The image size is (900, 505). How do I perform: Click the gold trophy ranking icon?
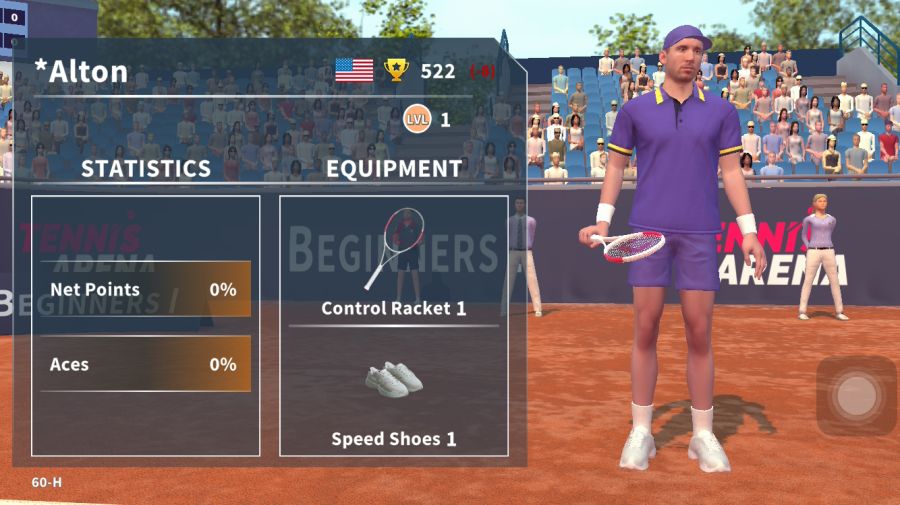[x=397, y=70]
